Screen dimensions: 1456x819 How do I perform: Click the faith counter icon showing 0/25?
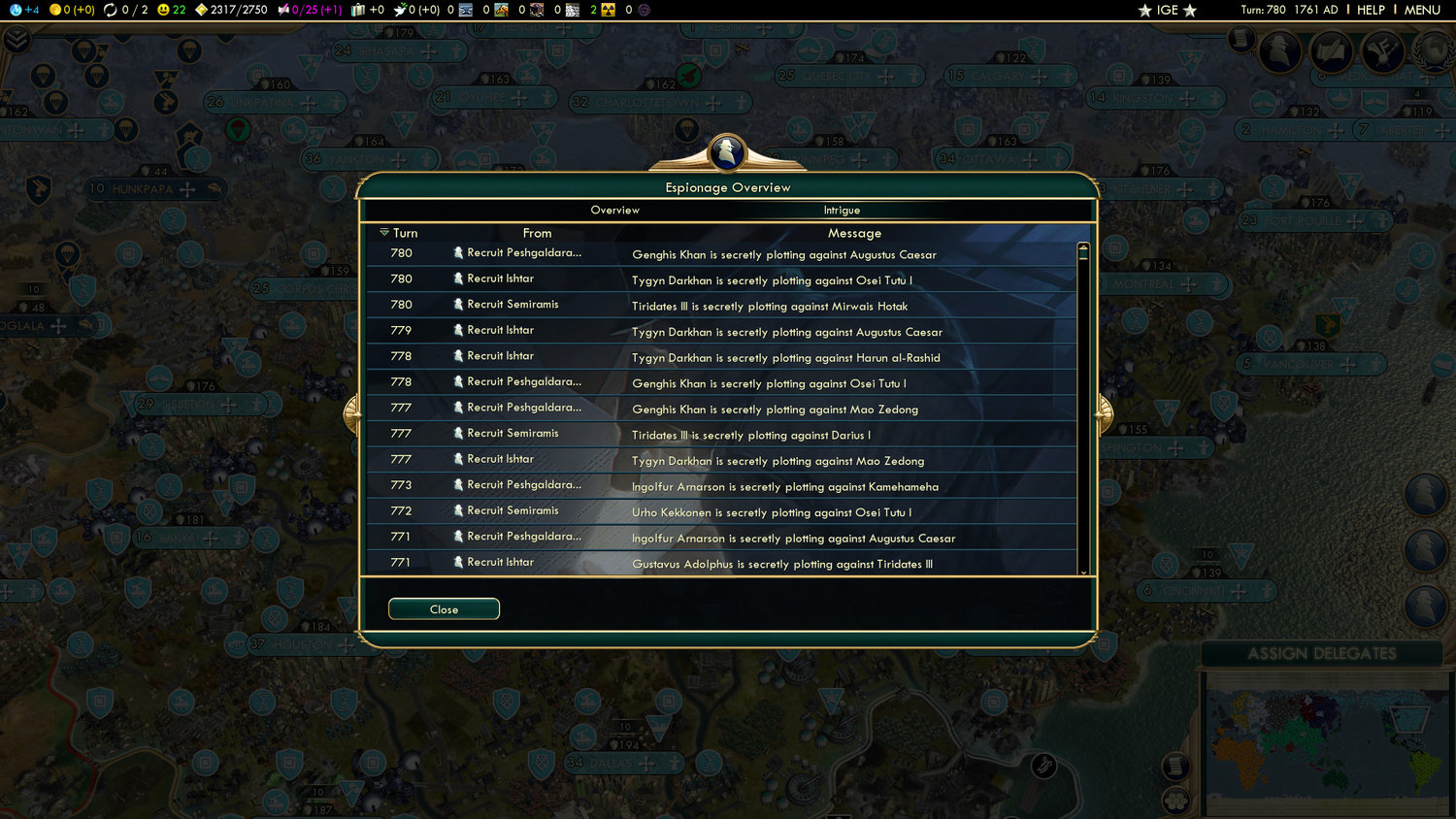point(285,11)
